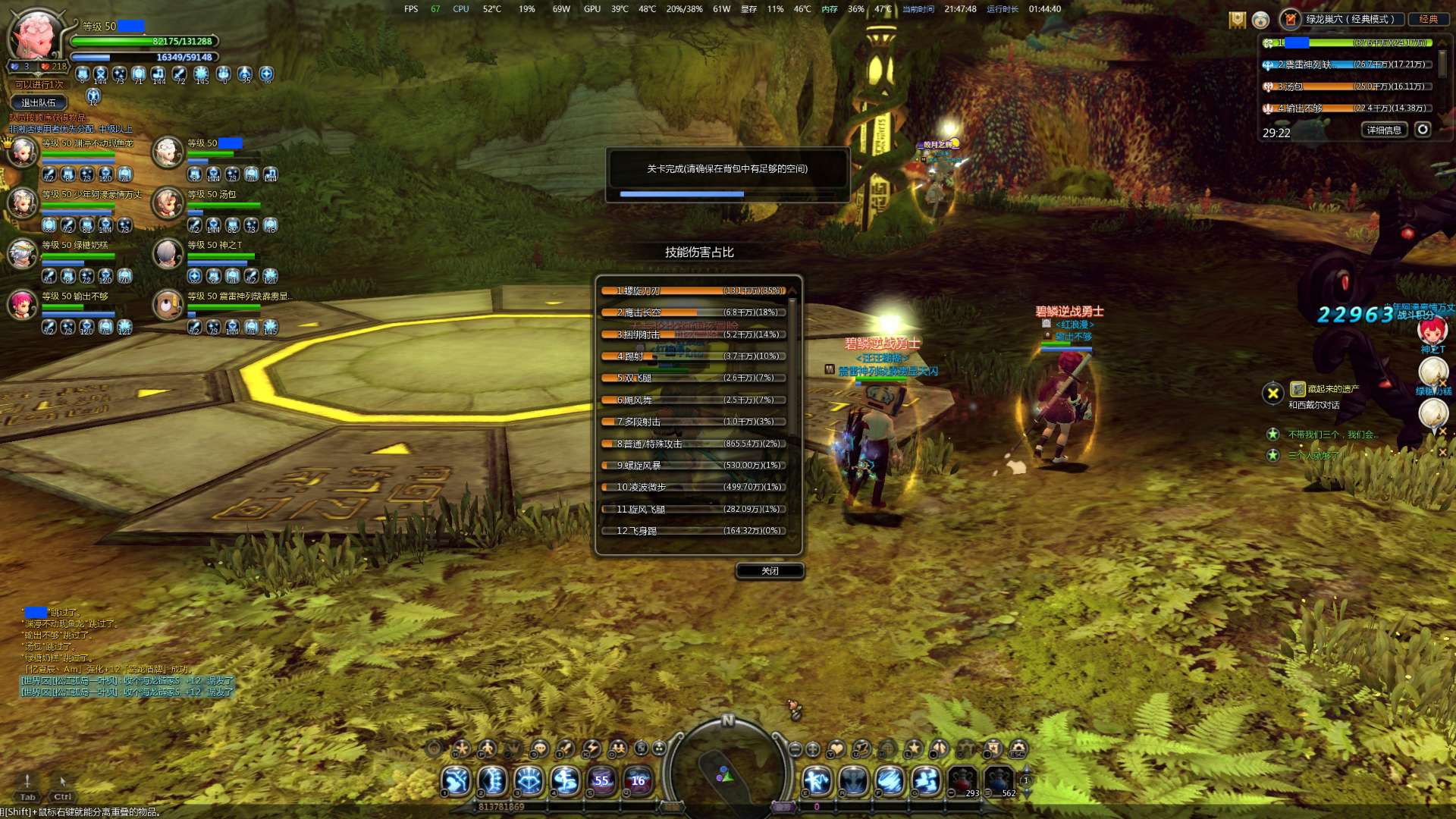The width and height of the screenshot is (1456, 819).
Task: Open the system menu gear icon
Action: (x=1018, y=749)
